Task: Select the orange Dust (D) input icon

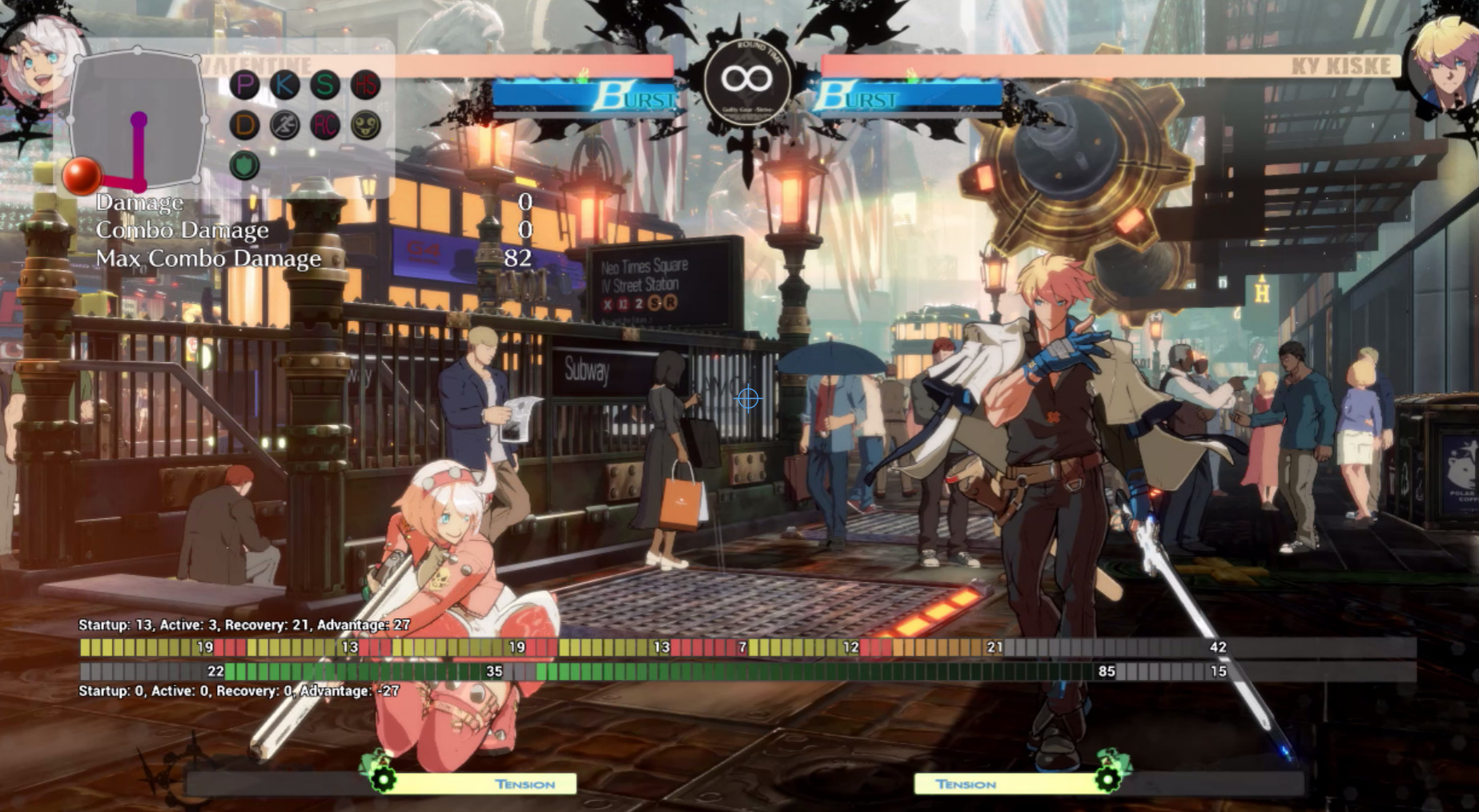Action: tap(246, 124)
